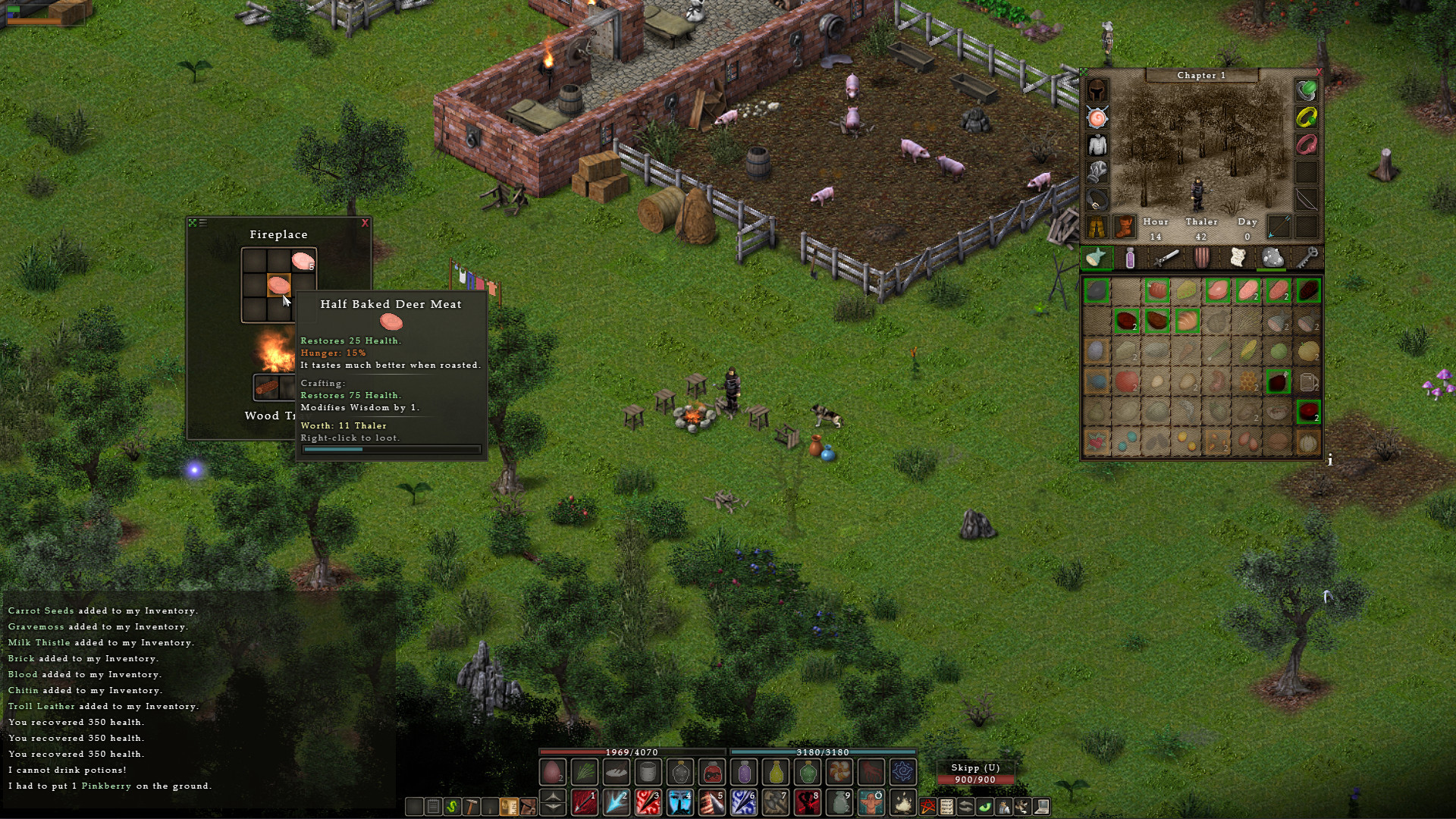Use the red potion in quickbar
The width and height of the screenshot is (1456, 819).
[x=712, y=773]
